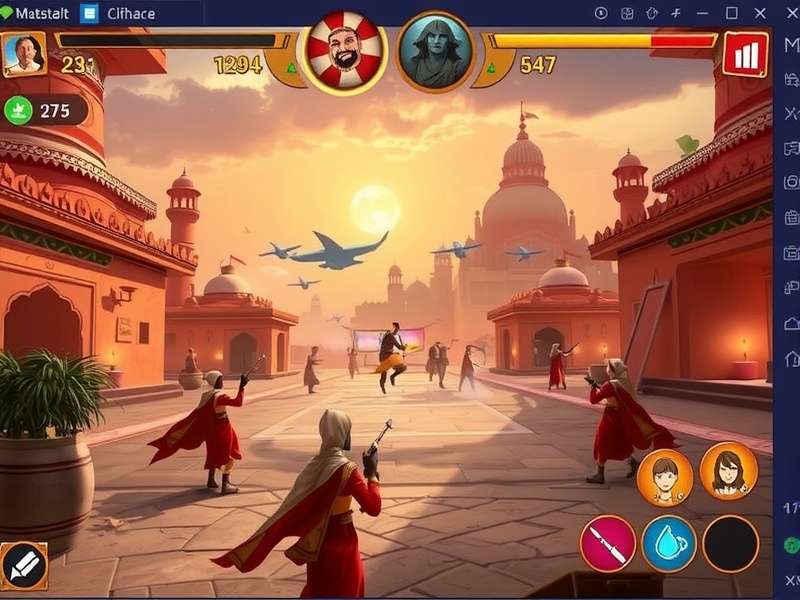Select the empty black ability slot
Viewport: 800px width, 600px height.
click(x=731, y=544)
